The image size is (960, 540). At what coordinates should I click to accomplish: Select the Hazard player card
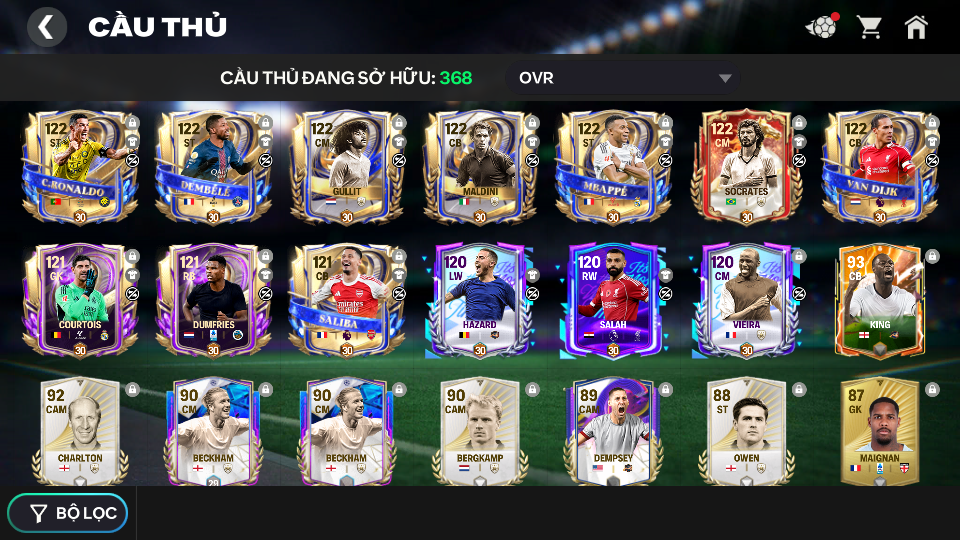coord(480,300)
